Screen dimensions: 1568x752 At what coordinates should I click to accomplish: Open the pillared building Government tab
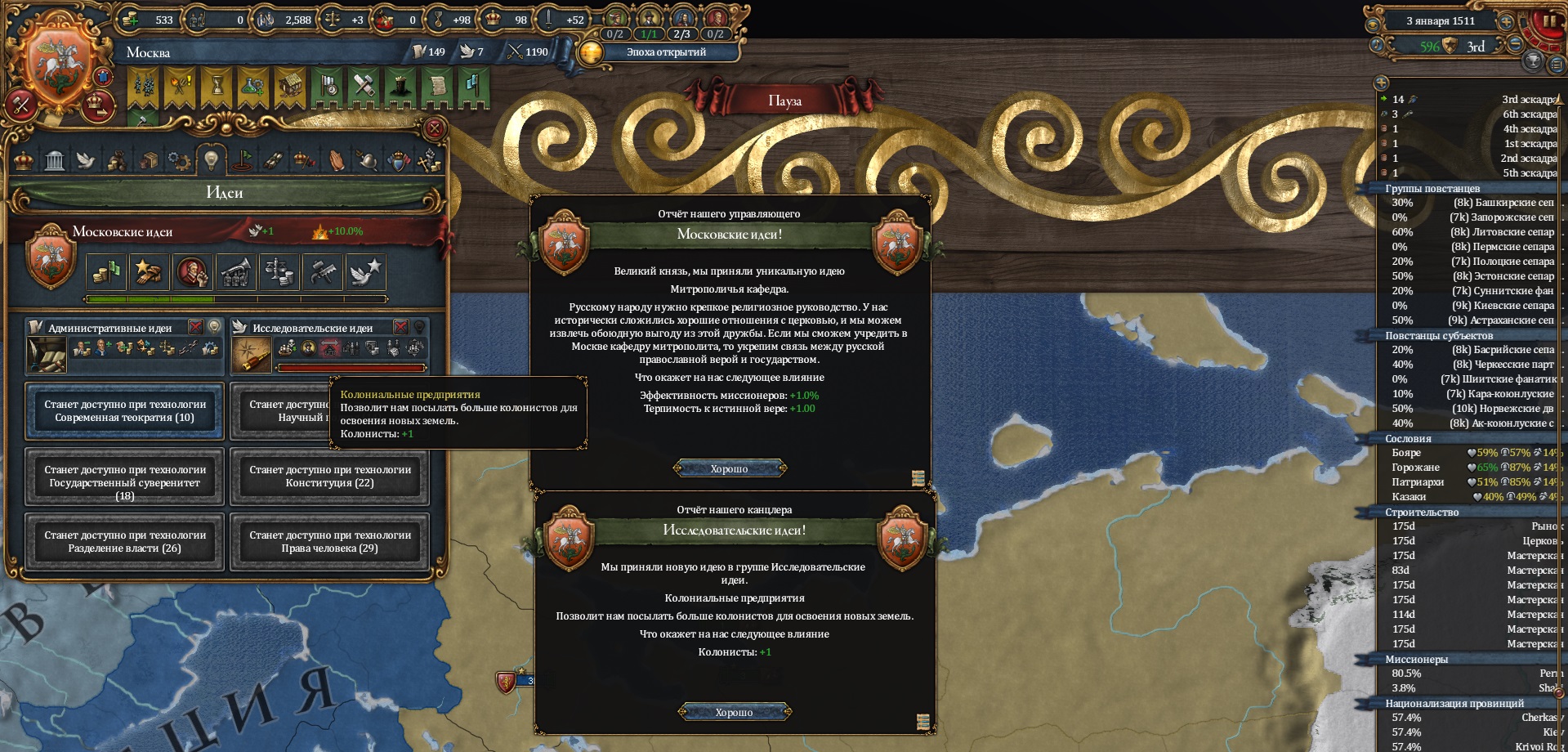[x=55, y=160]
